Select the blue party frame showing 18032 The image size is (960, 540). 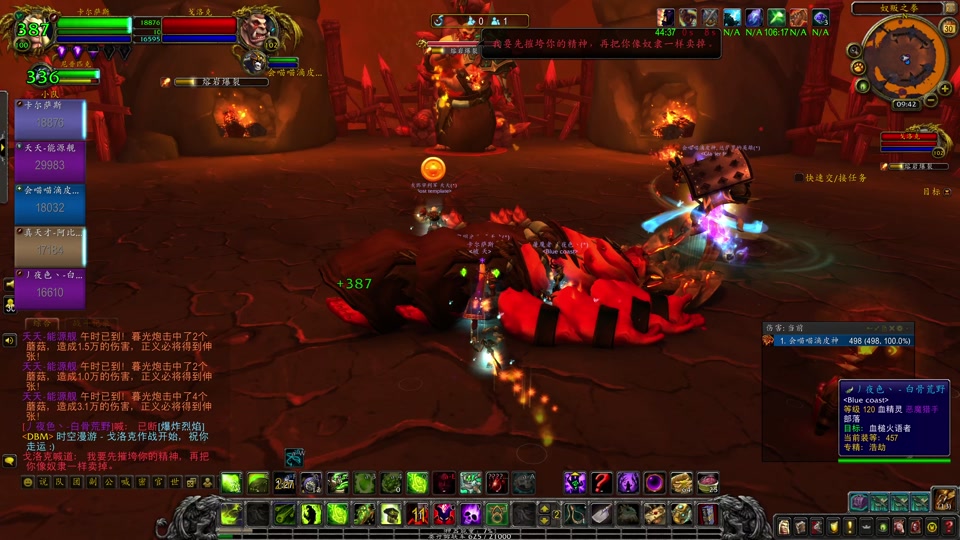(x=49, y=203)
